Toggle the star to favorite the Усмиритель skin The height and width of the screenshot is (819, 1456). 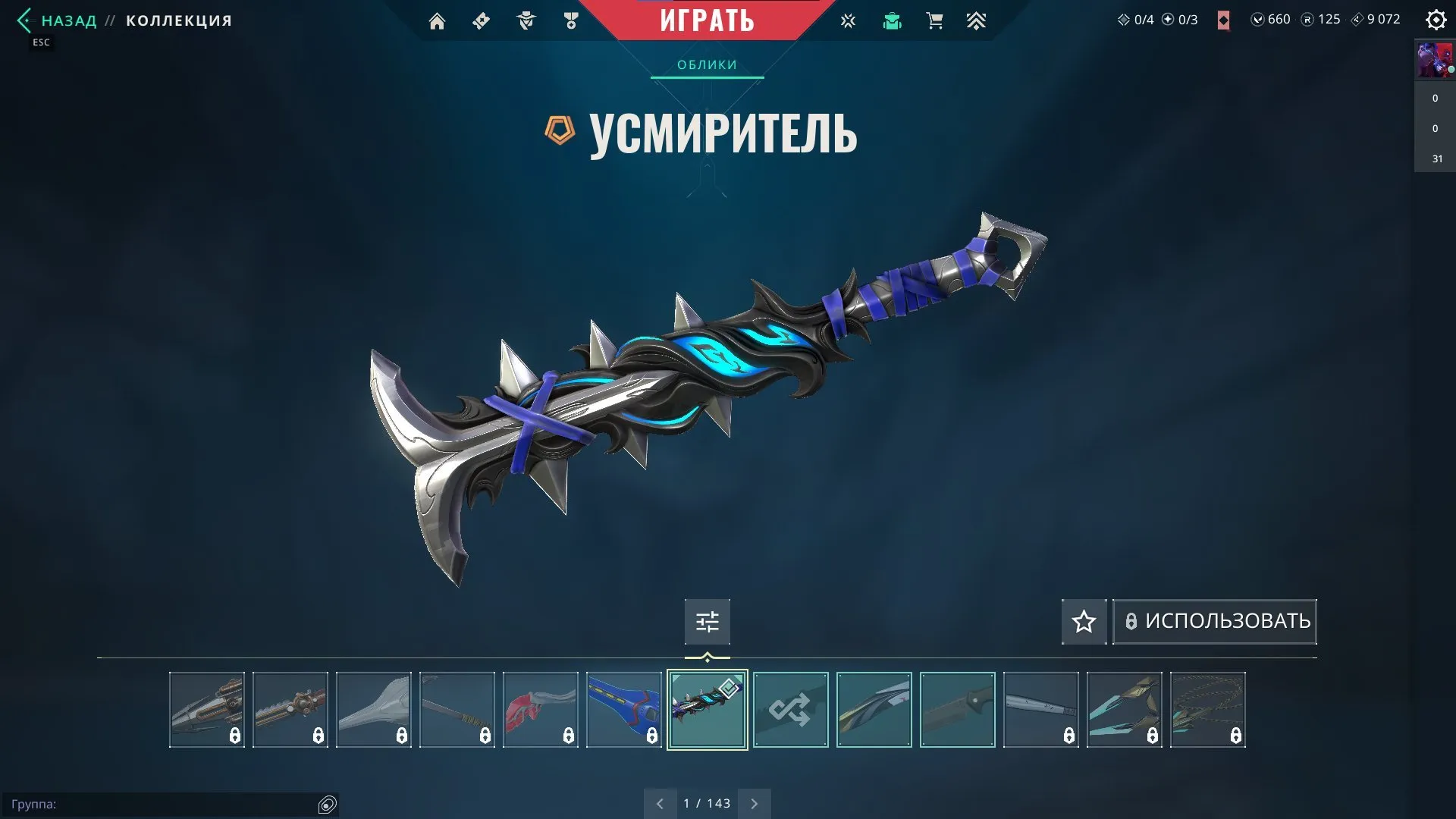[1083, 622]
